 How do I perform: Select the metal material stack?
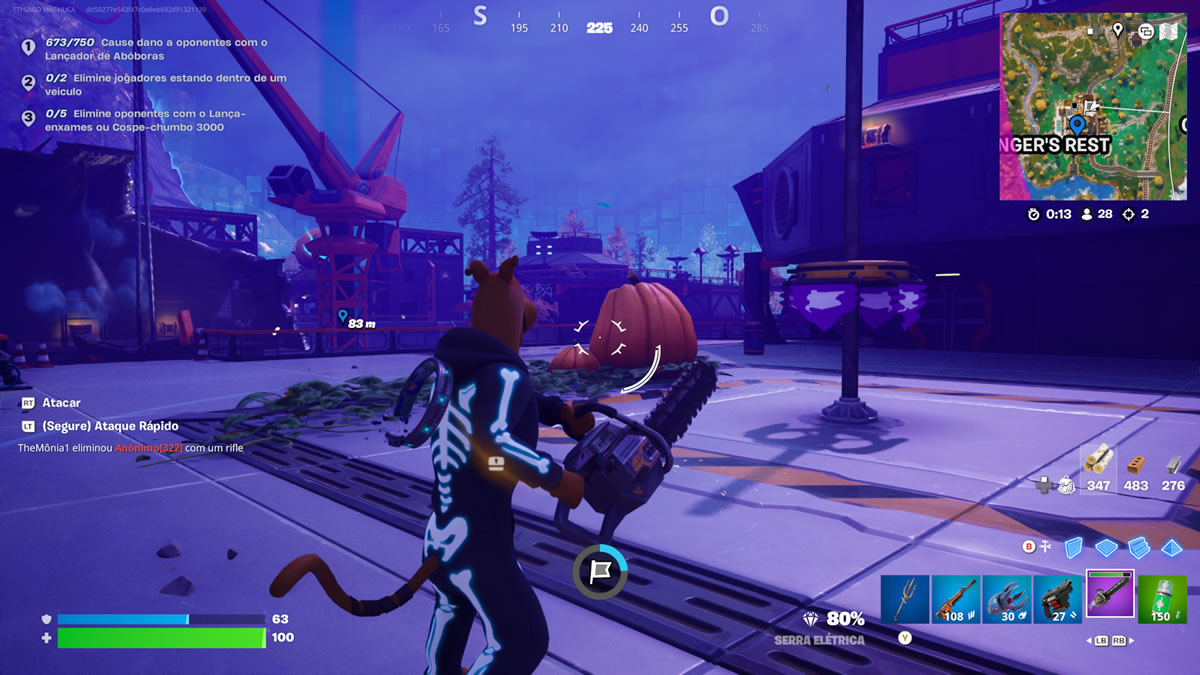pos(1173,468)
